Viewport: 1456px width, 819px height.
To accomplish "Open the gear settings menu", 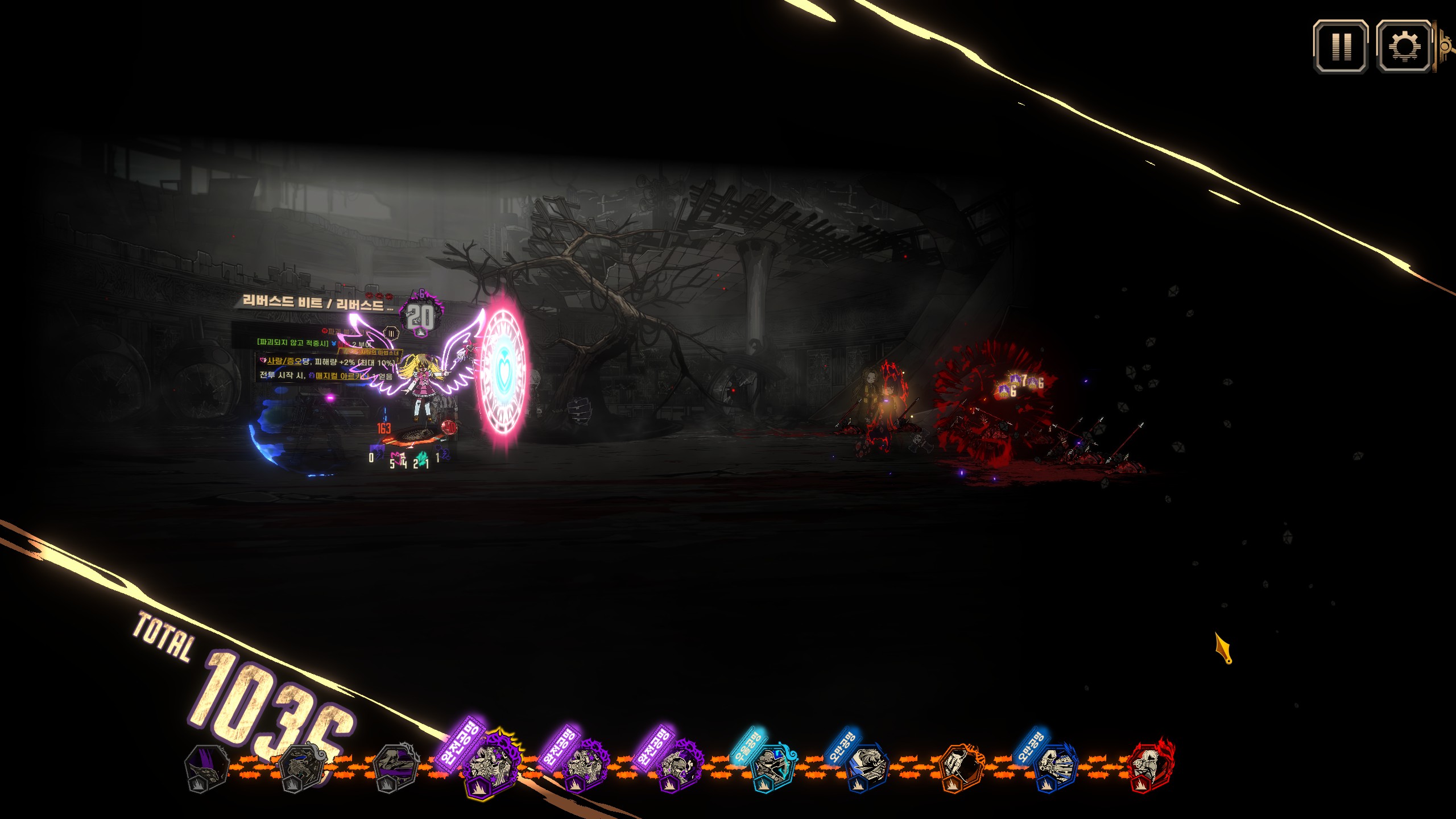I will [1404, 47].
